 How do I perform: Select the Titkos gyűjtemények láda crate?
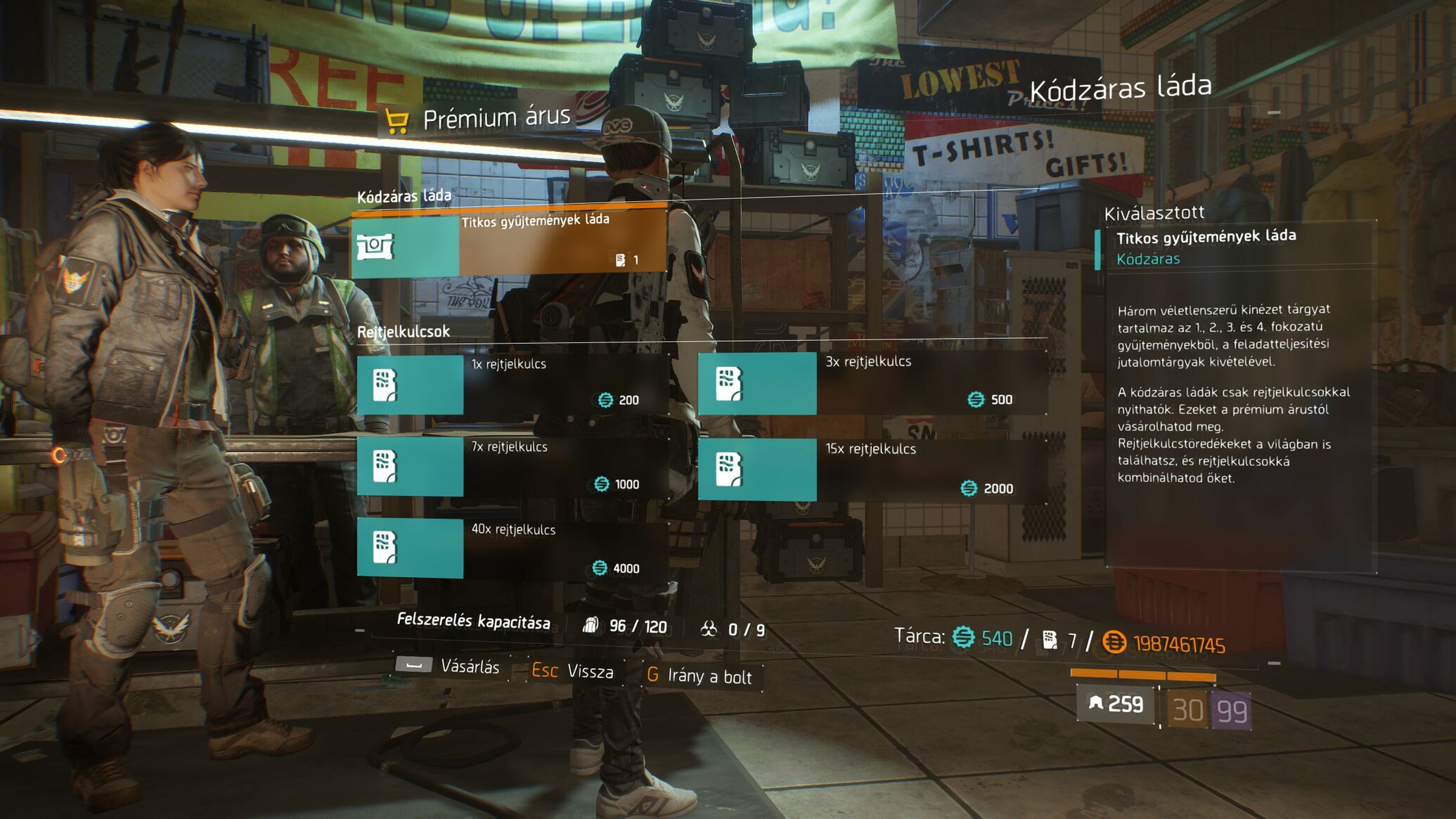point(509,242)
